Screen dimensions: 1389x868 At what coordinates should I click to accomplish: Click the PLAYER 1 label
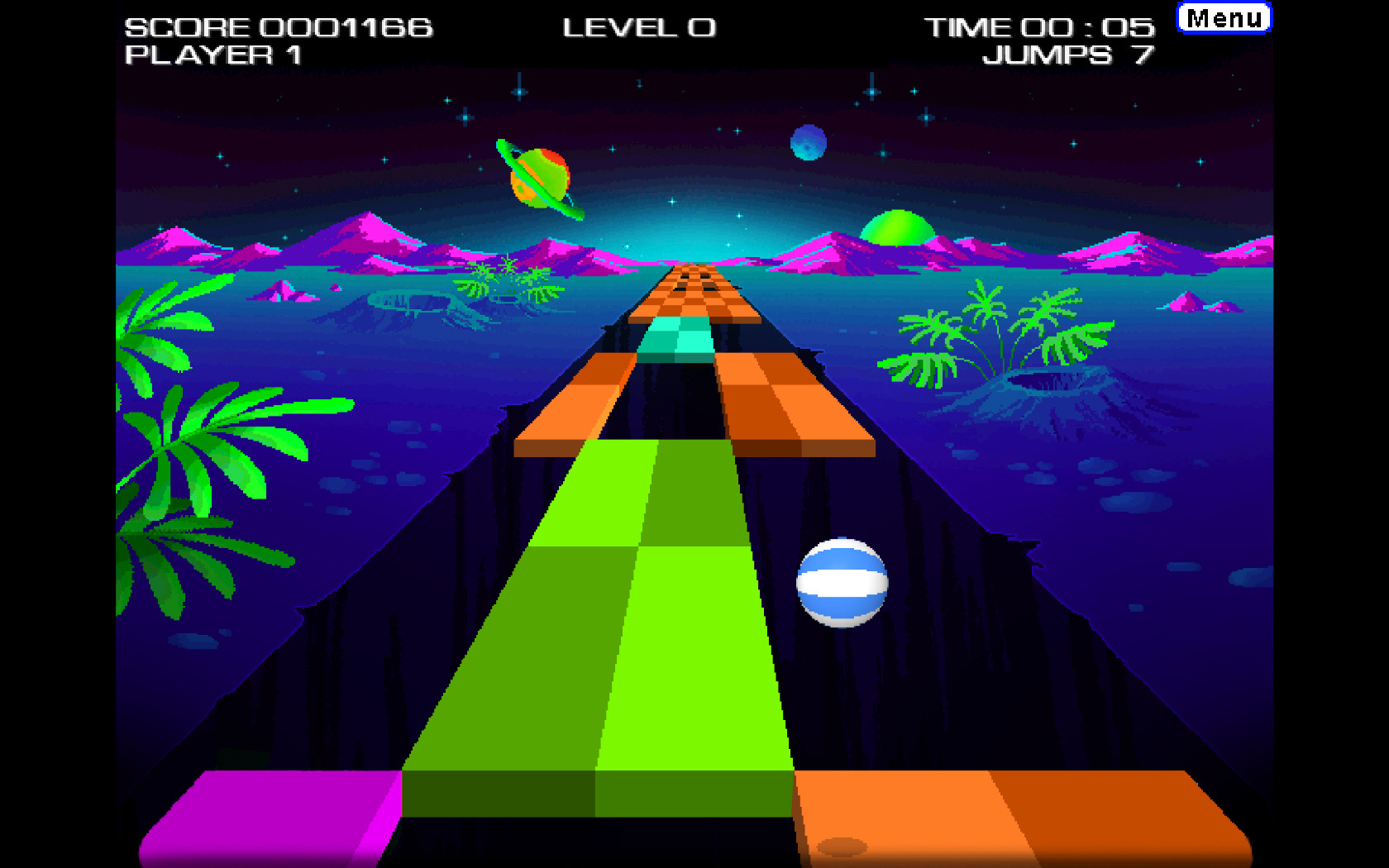click(x=215, y=56)
